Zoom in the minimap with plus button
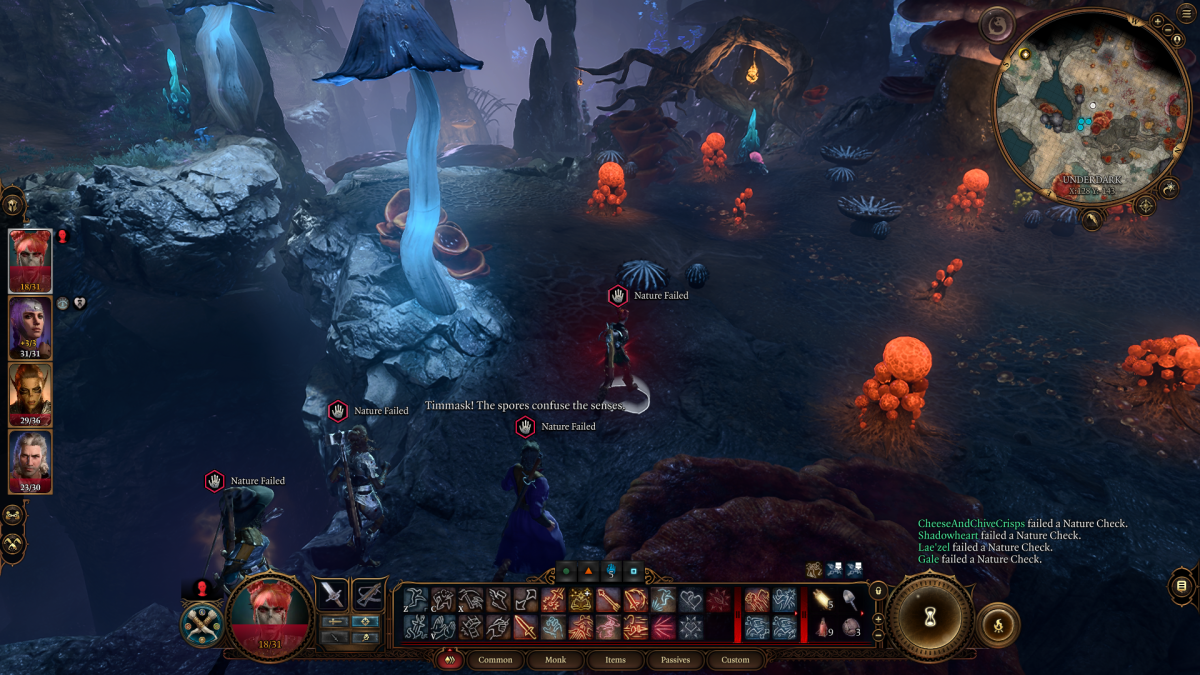The image size is (1200, 675). pyautogui.click(x=1158, y=20)
